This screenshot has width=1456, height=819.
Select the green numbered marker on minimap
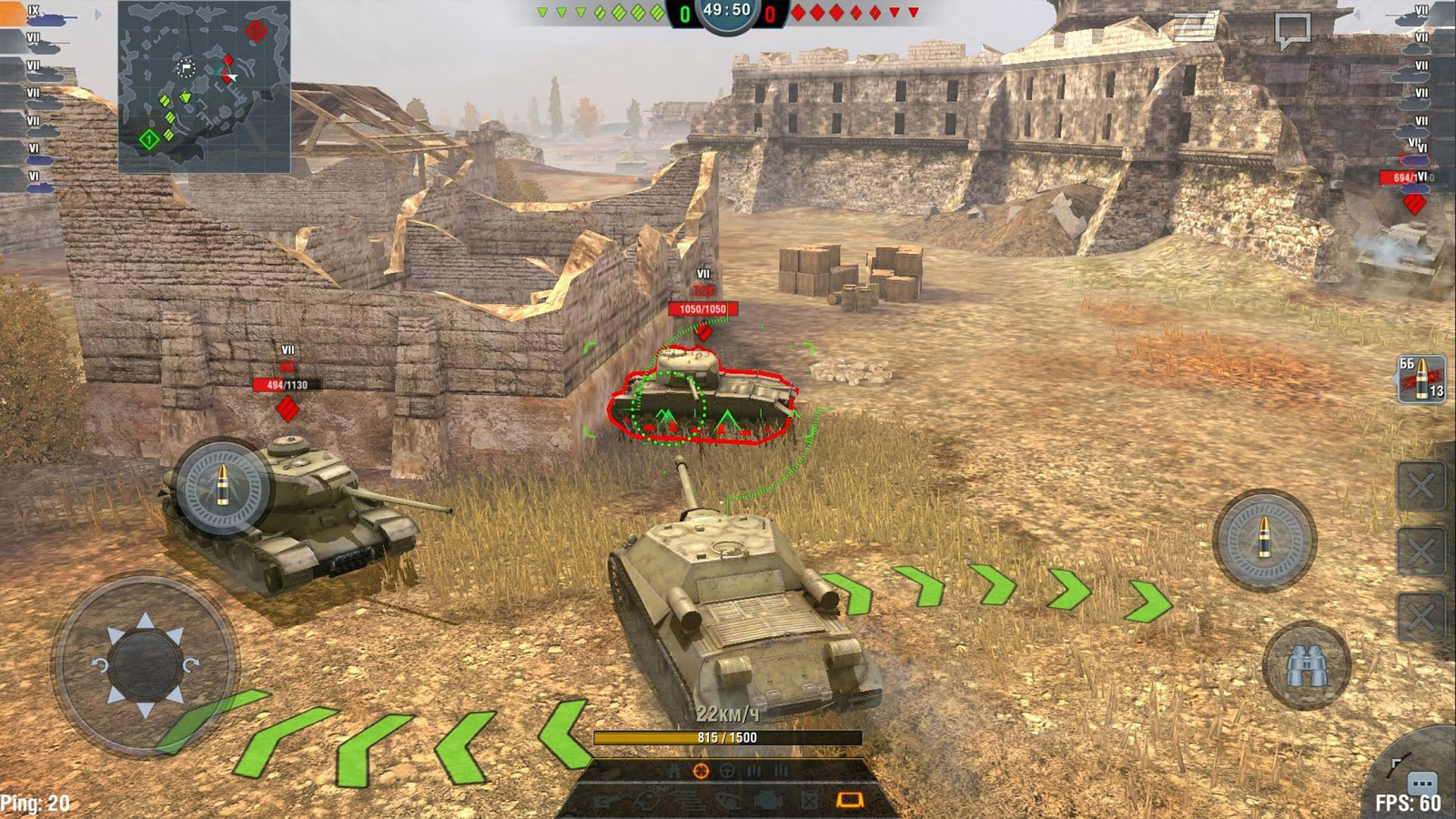click(148, 139)
